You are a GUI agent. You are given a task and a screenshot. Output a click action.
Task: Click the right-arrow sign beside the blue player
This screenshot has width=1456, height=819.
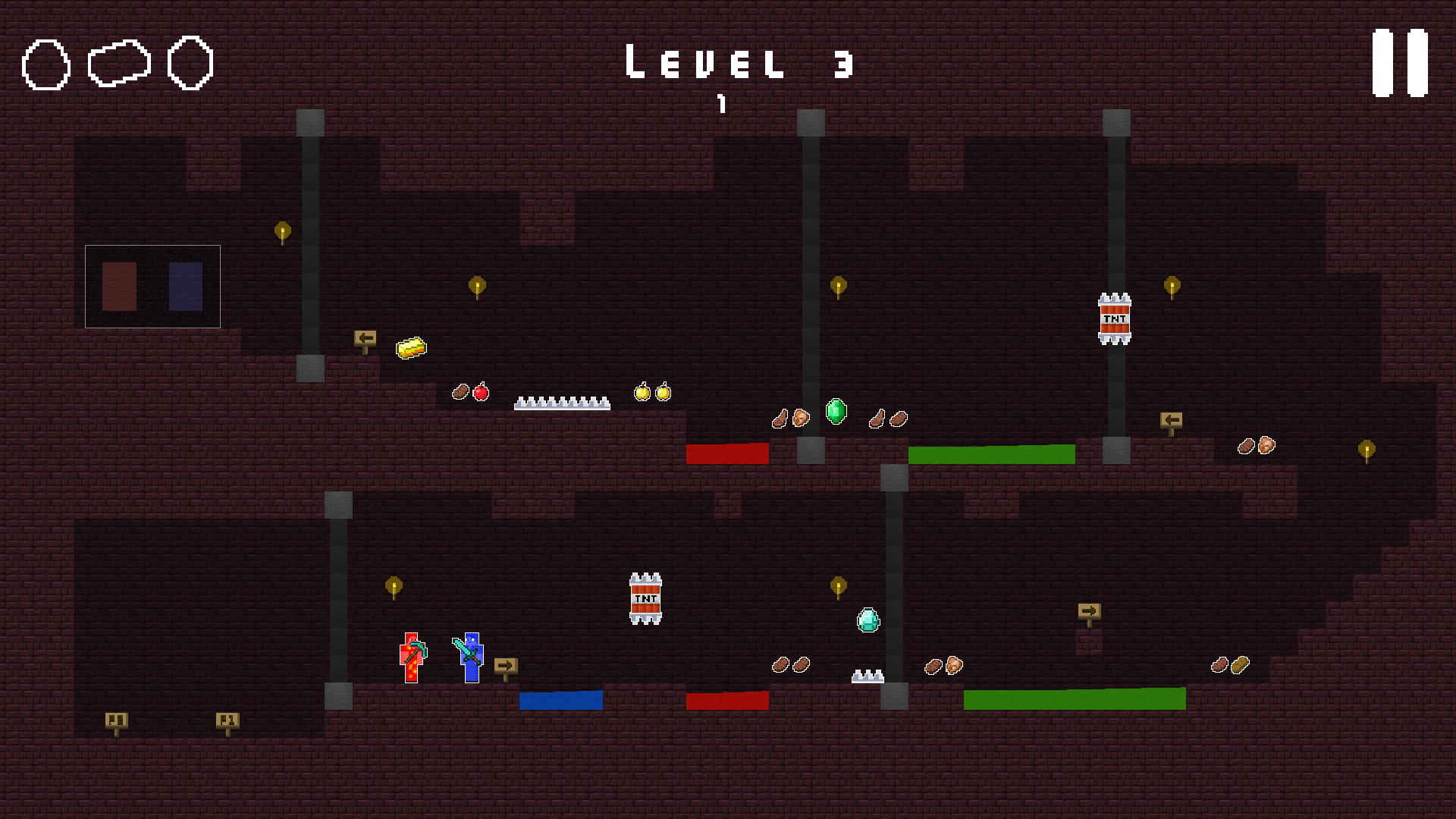tap(504, 665)
